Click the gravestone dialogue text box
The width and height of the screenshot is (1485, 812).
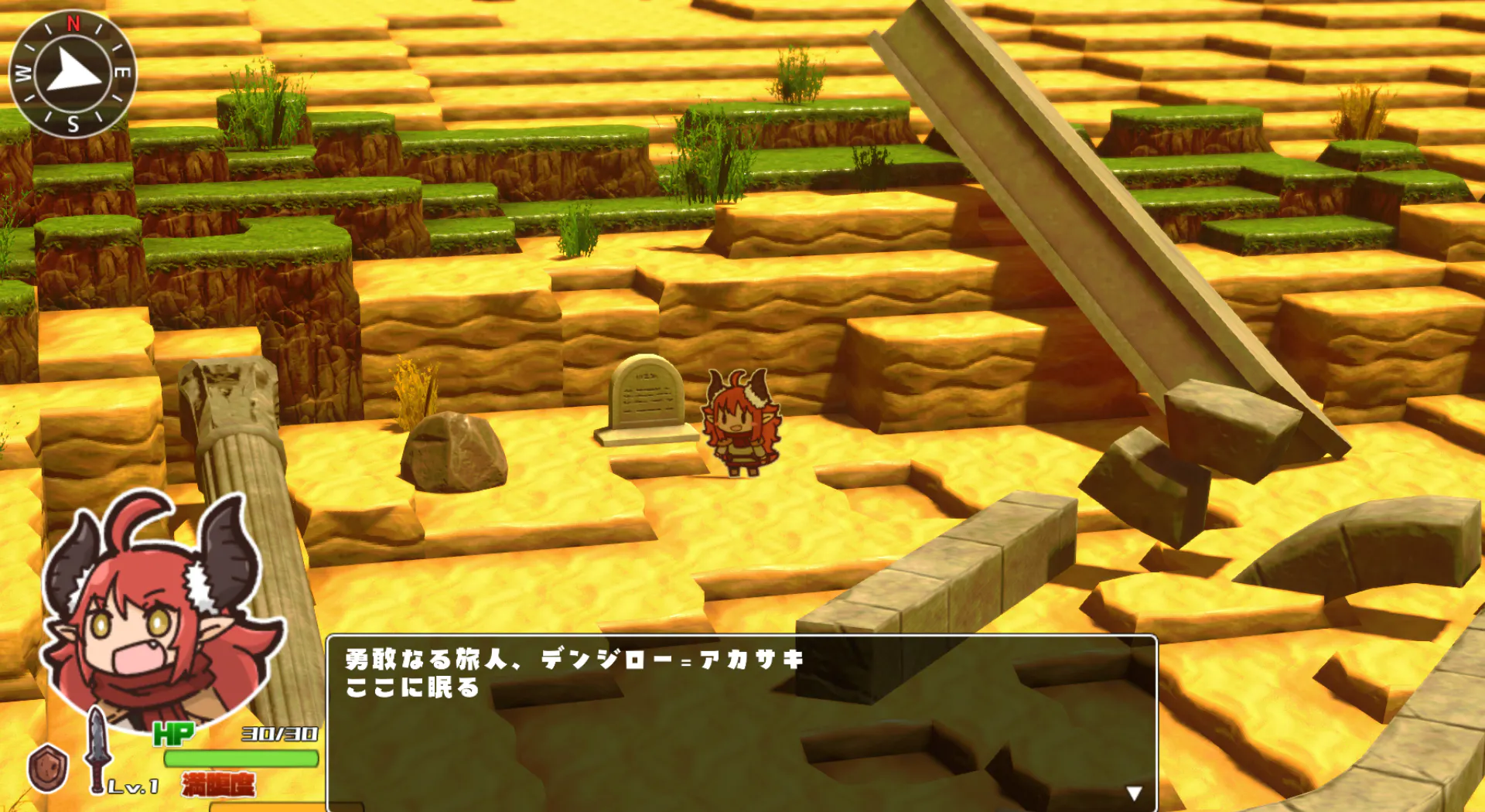point(741,722)
